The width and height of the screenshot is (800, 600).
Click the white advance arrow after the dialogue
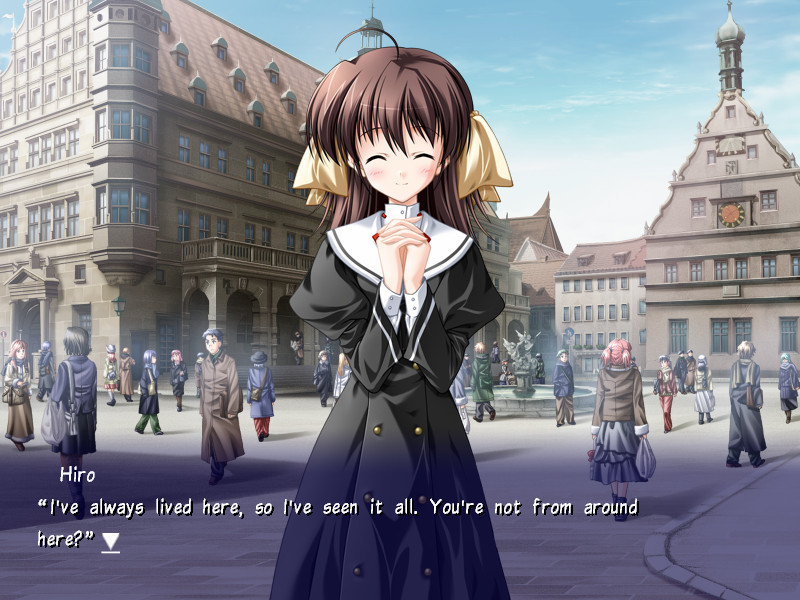[x=111, y=542]
